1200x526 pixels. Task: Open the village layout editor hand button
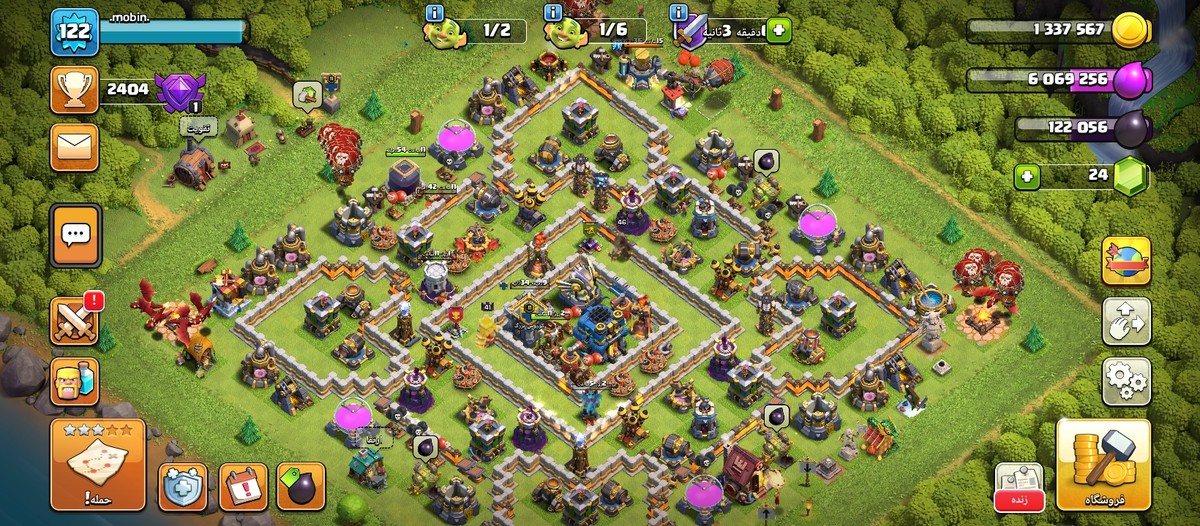[1126, 320]
